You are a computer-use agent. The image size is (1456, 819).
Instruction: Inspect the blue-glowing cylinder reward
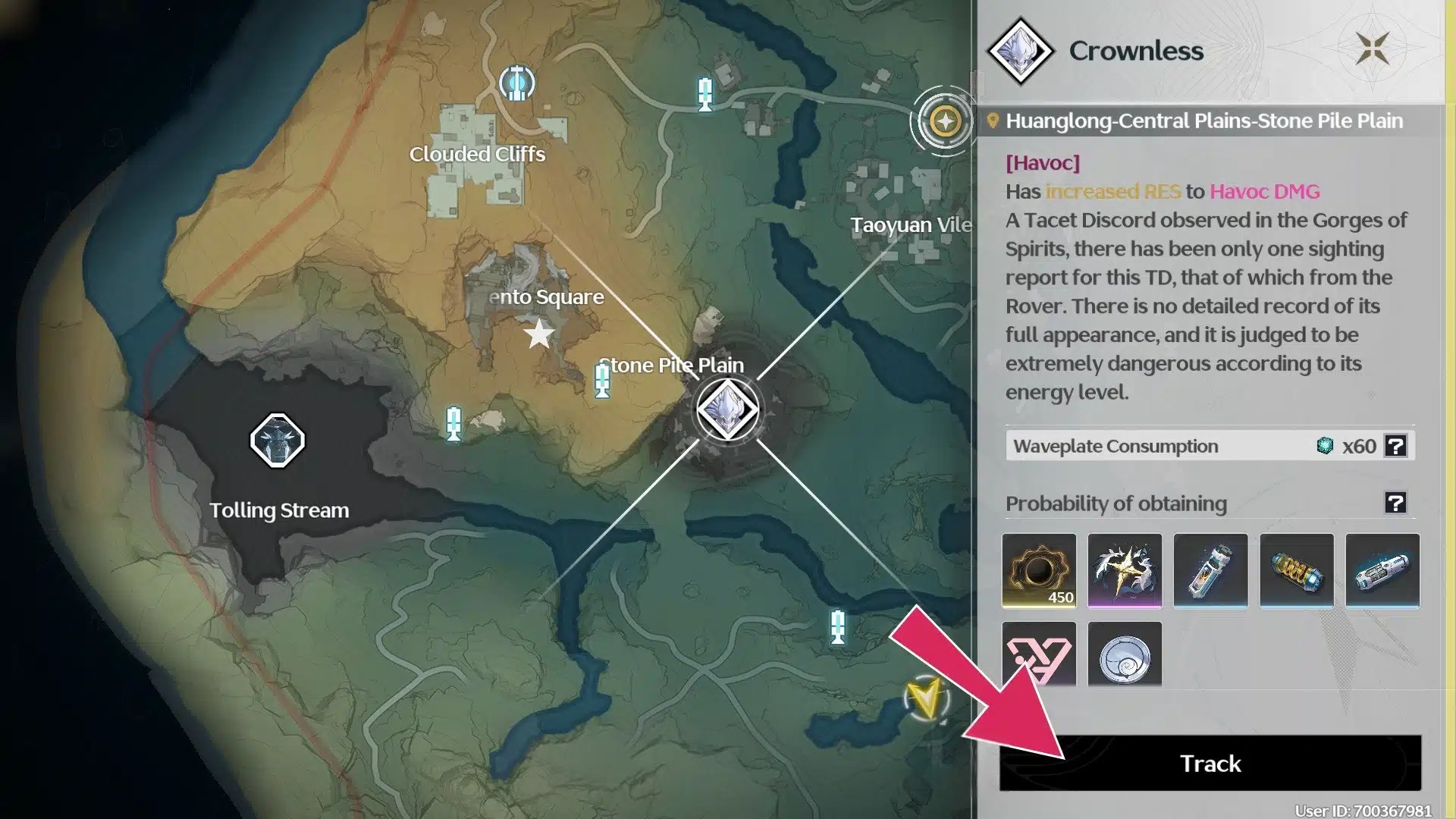tap(1382, 570)
